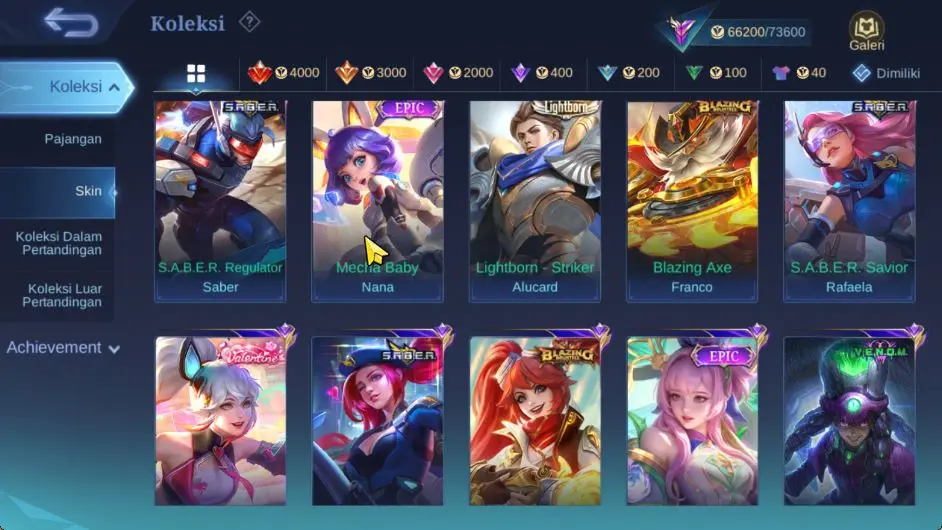Open Koleksi Luar Pertandingan

click(x=62, y=295)
